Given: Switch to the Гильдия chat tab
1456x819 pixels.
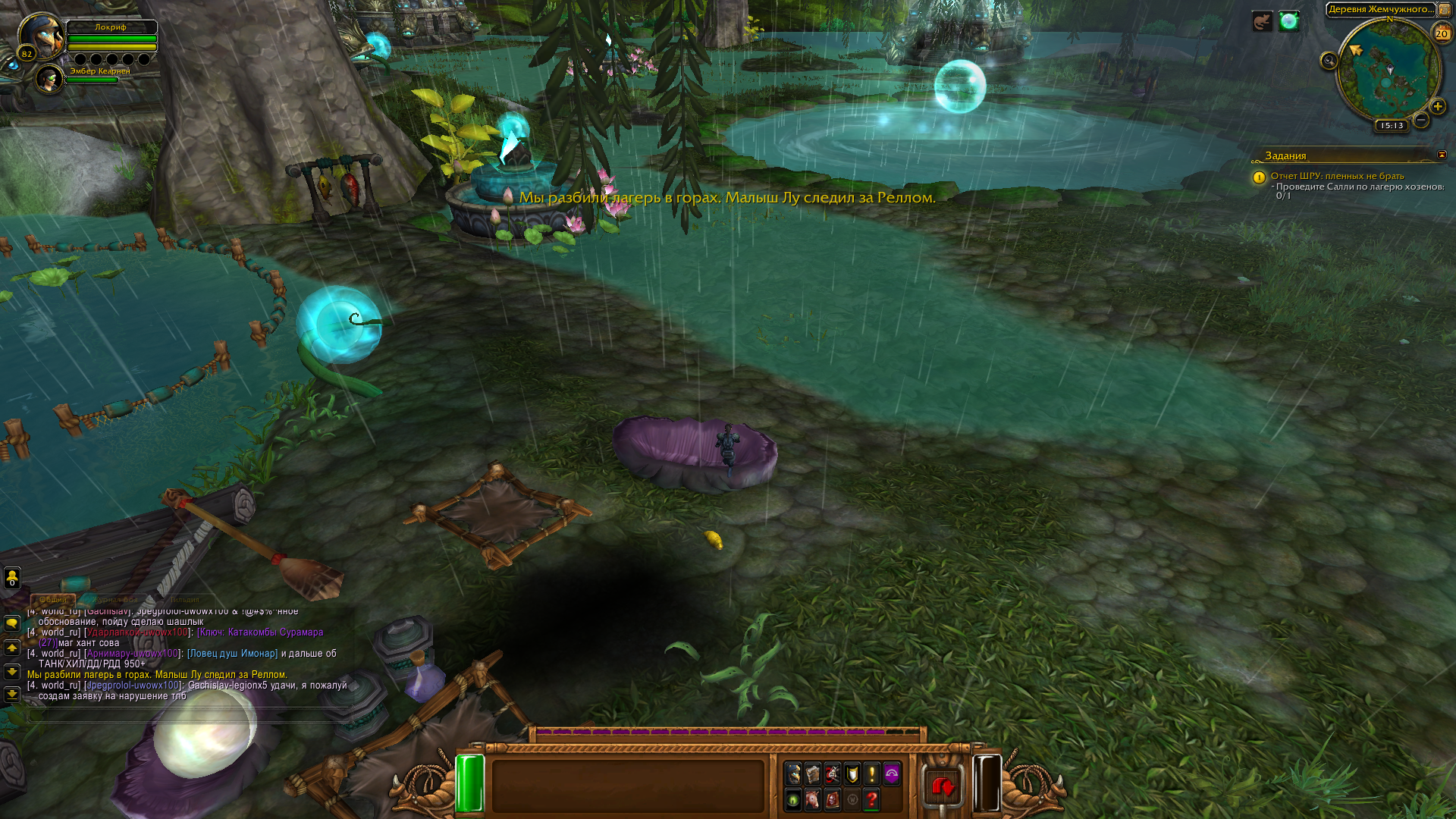Looking at the screenshot, I should [184, 600].
